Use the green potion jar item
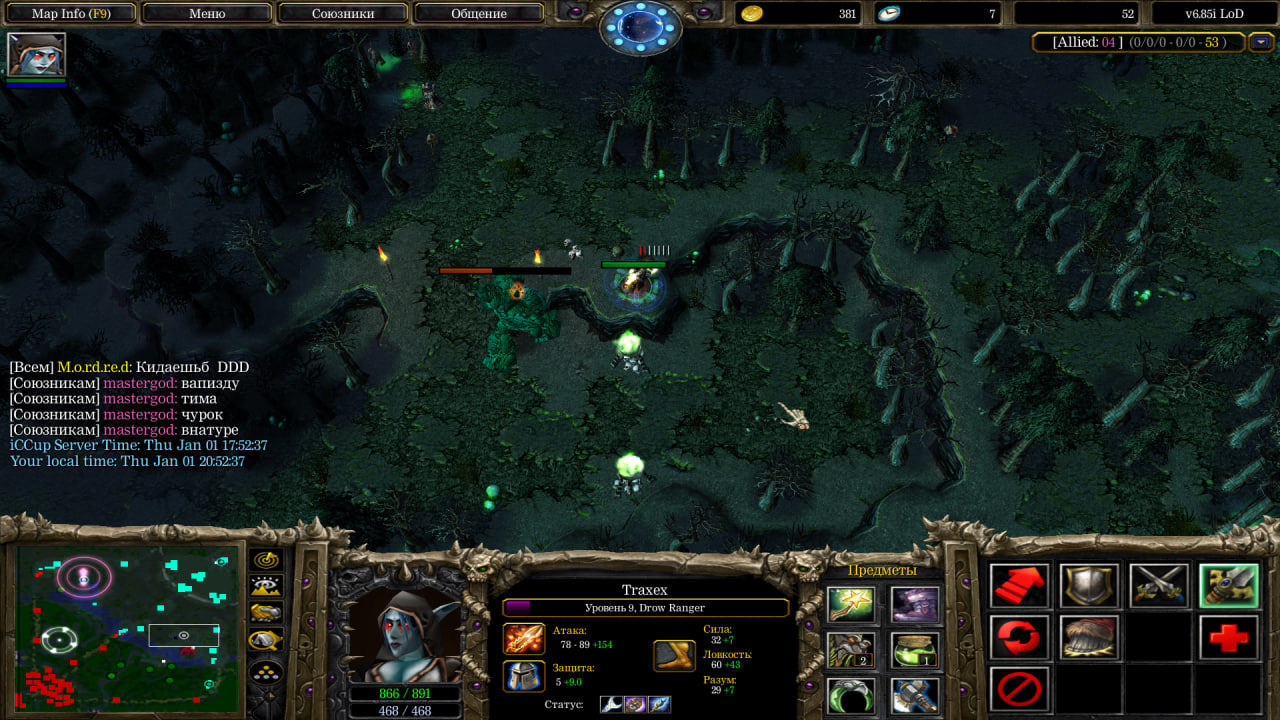This screenshot has height=720, width=1280. pyautogui.click(x=915, y=650)
